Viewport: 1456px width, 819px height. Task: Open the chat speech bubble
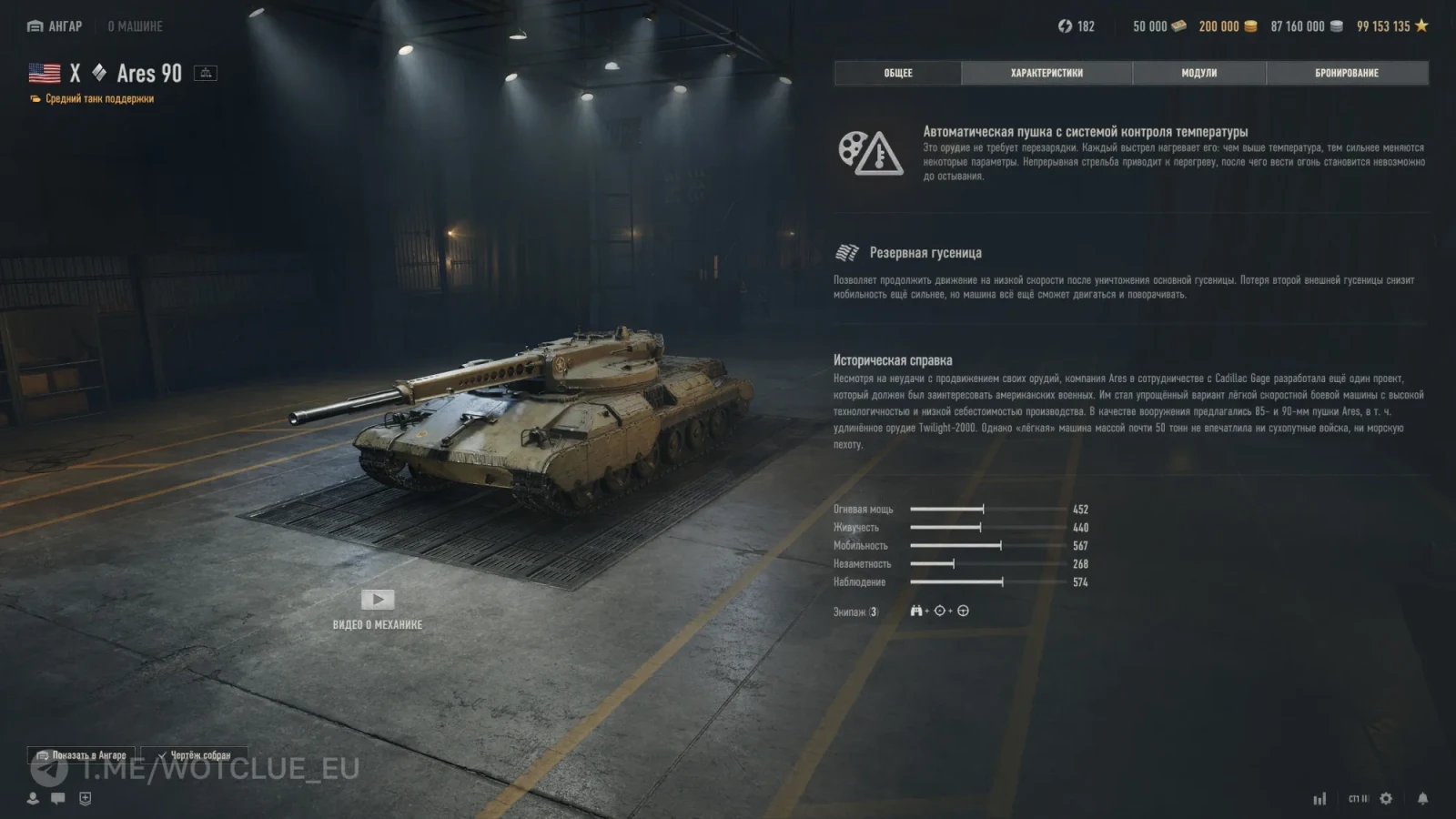click(x=58, y=798)
